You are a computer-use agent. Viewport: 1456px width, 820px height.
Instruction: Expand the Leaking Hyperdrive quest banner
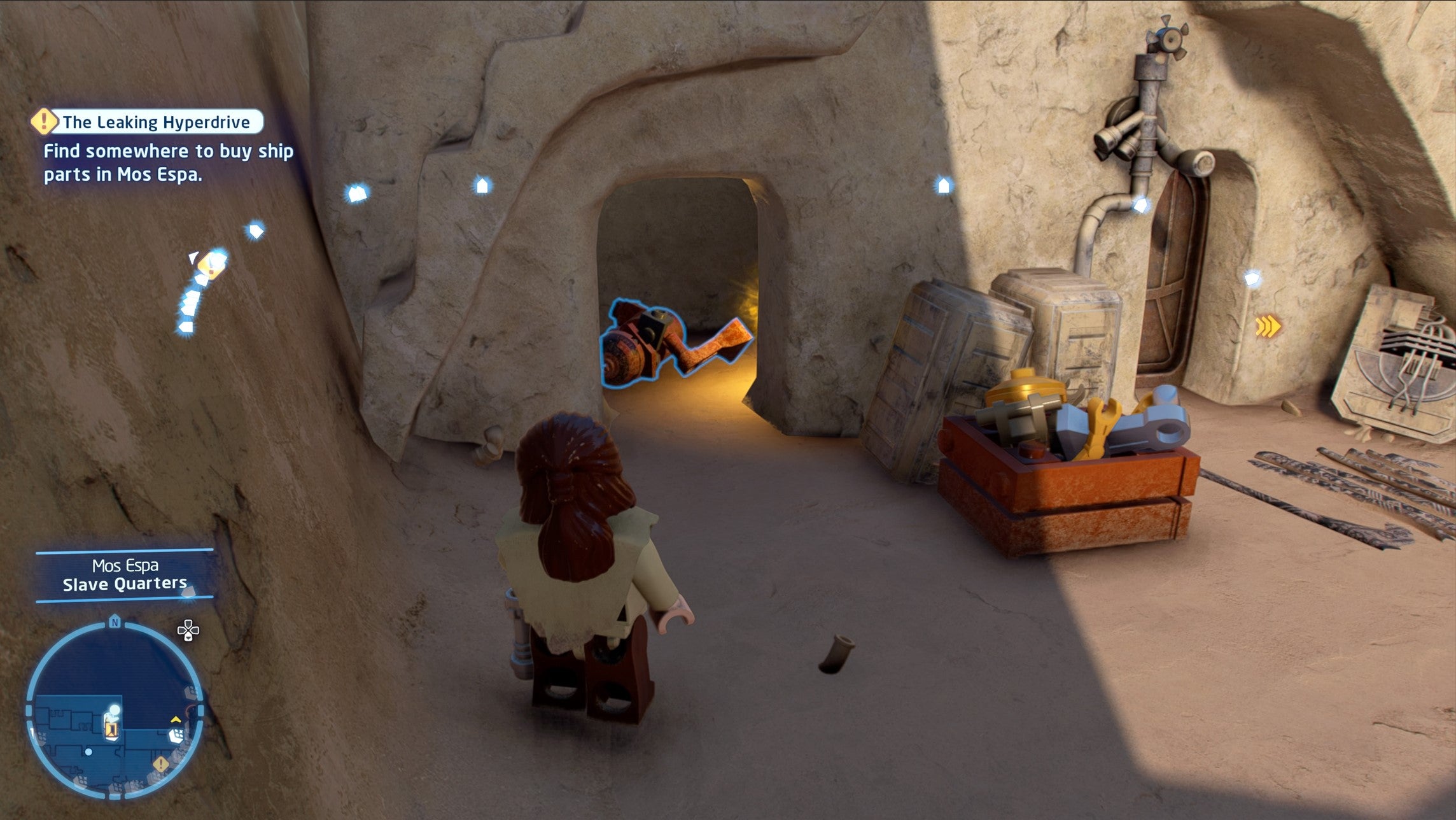coord(153,122)
